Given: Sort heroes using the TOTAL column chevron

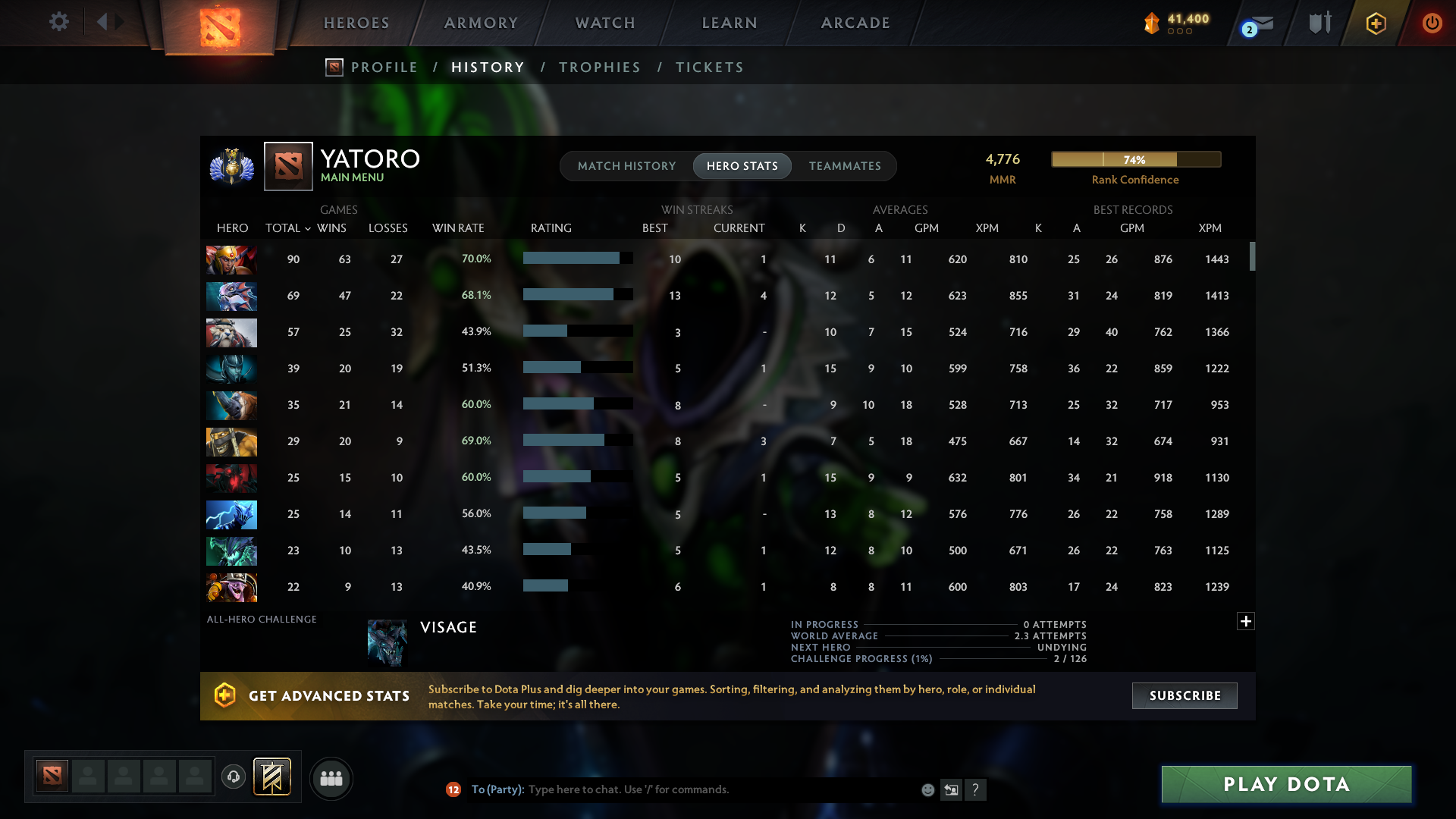Looking at the screenshot, I should pos(307,227).
